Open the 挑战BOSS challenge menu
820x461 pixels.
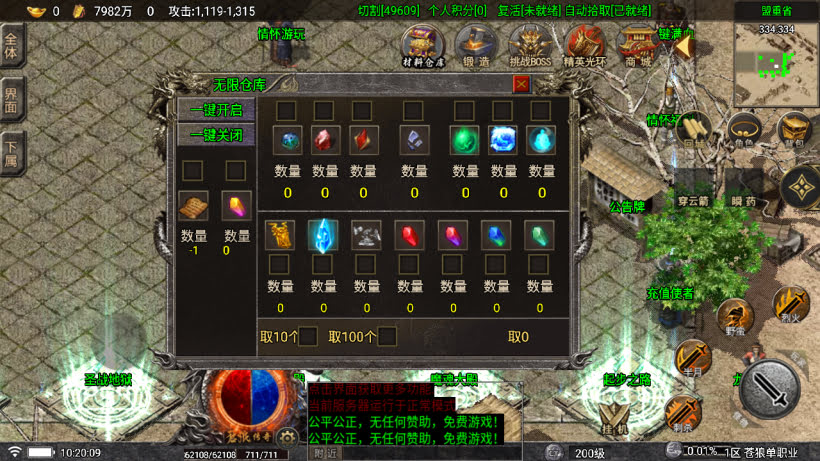coord(530,45)
